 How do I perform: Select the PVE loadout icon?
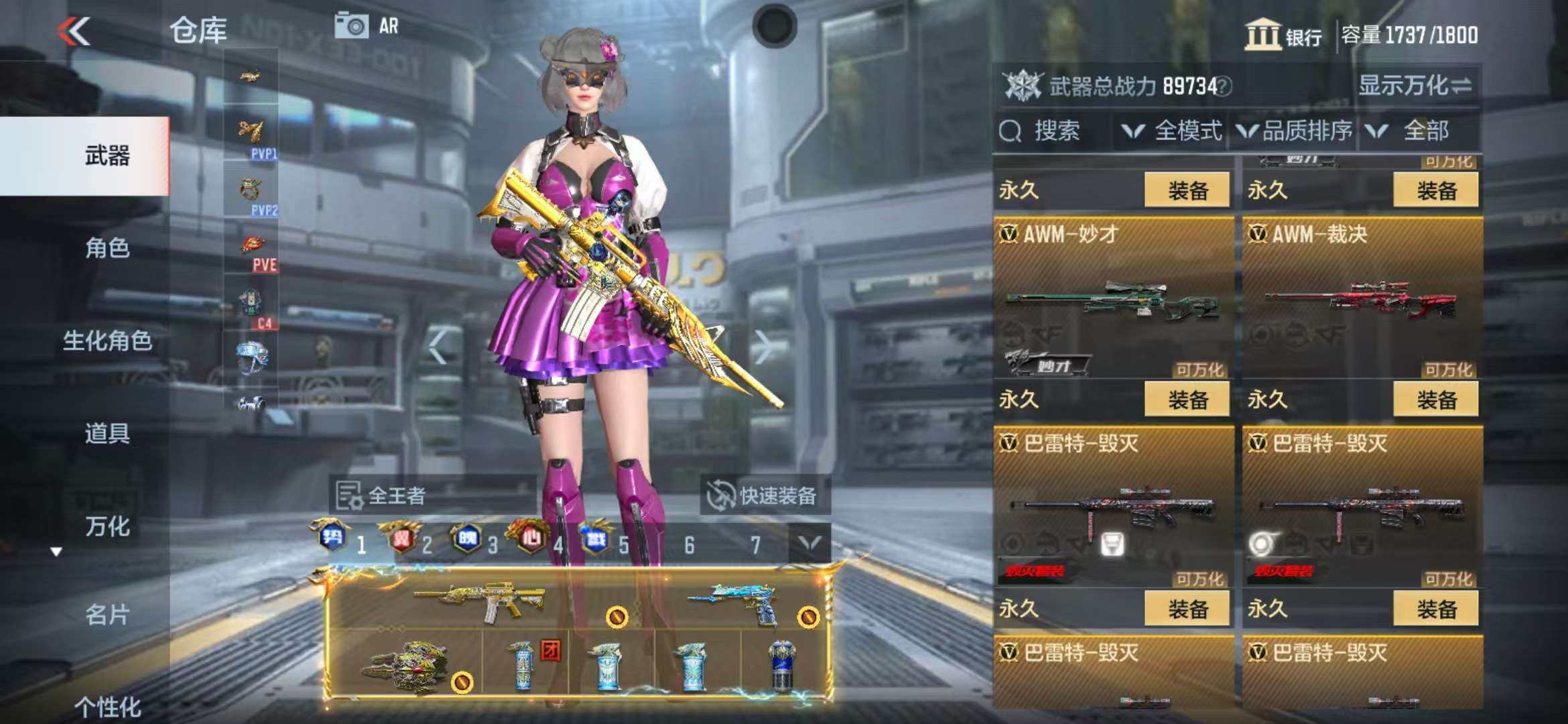coord(253,252)
